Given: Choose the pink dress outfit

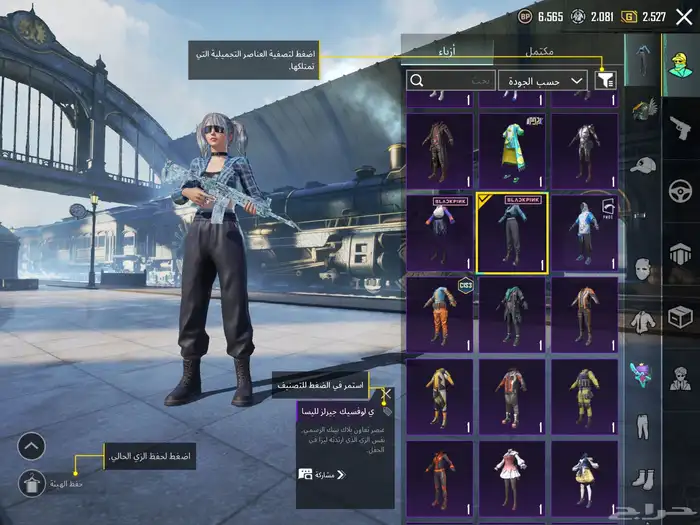Looking at the screenshot, I should 511,478.
